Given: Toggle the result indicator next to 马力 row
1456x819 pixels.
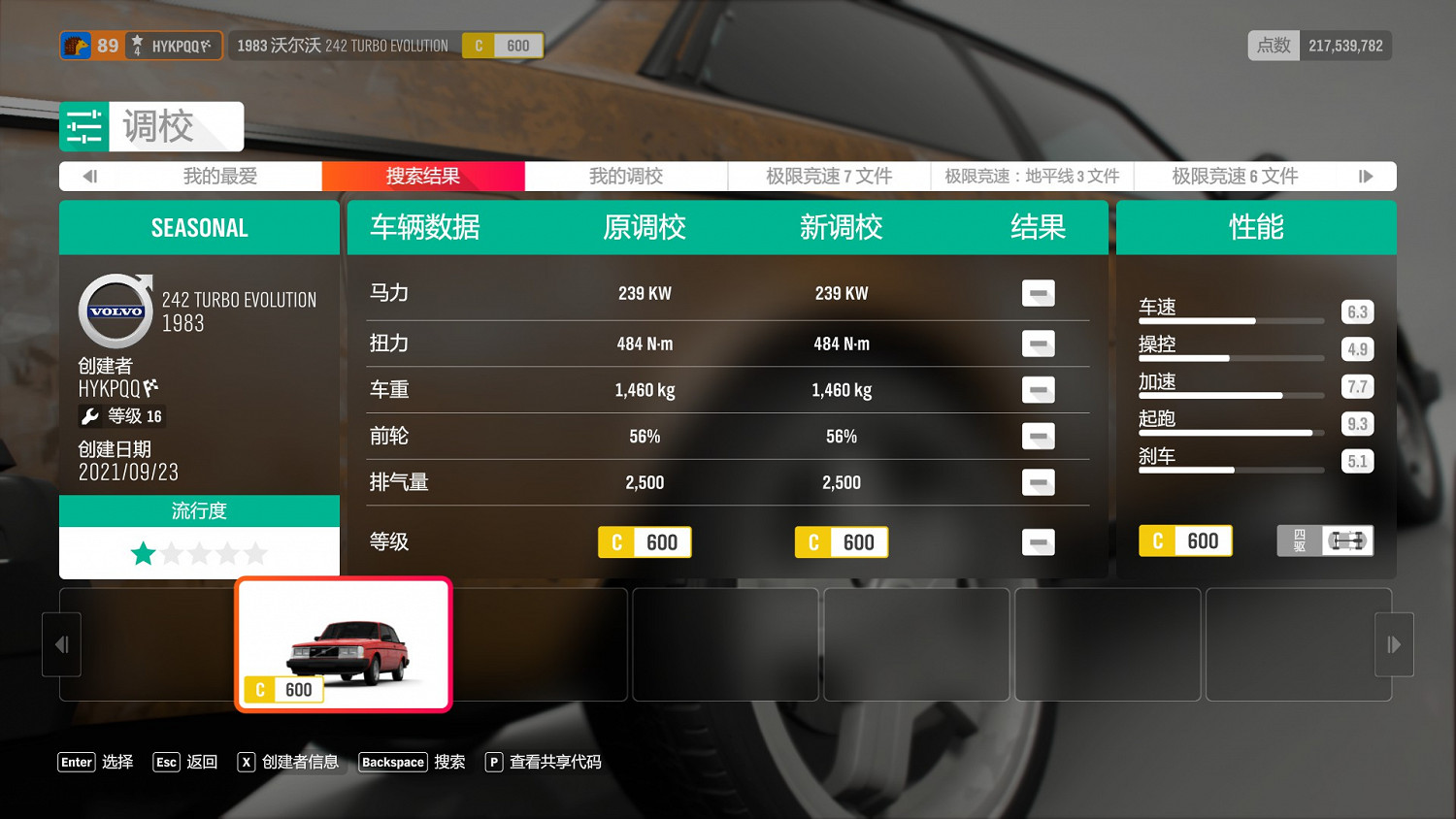Looking at the screenshot, I should pyautogui.click(x=1038, y=293).
